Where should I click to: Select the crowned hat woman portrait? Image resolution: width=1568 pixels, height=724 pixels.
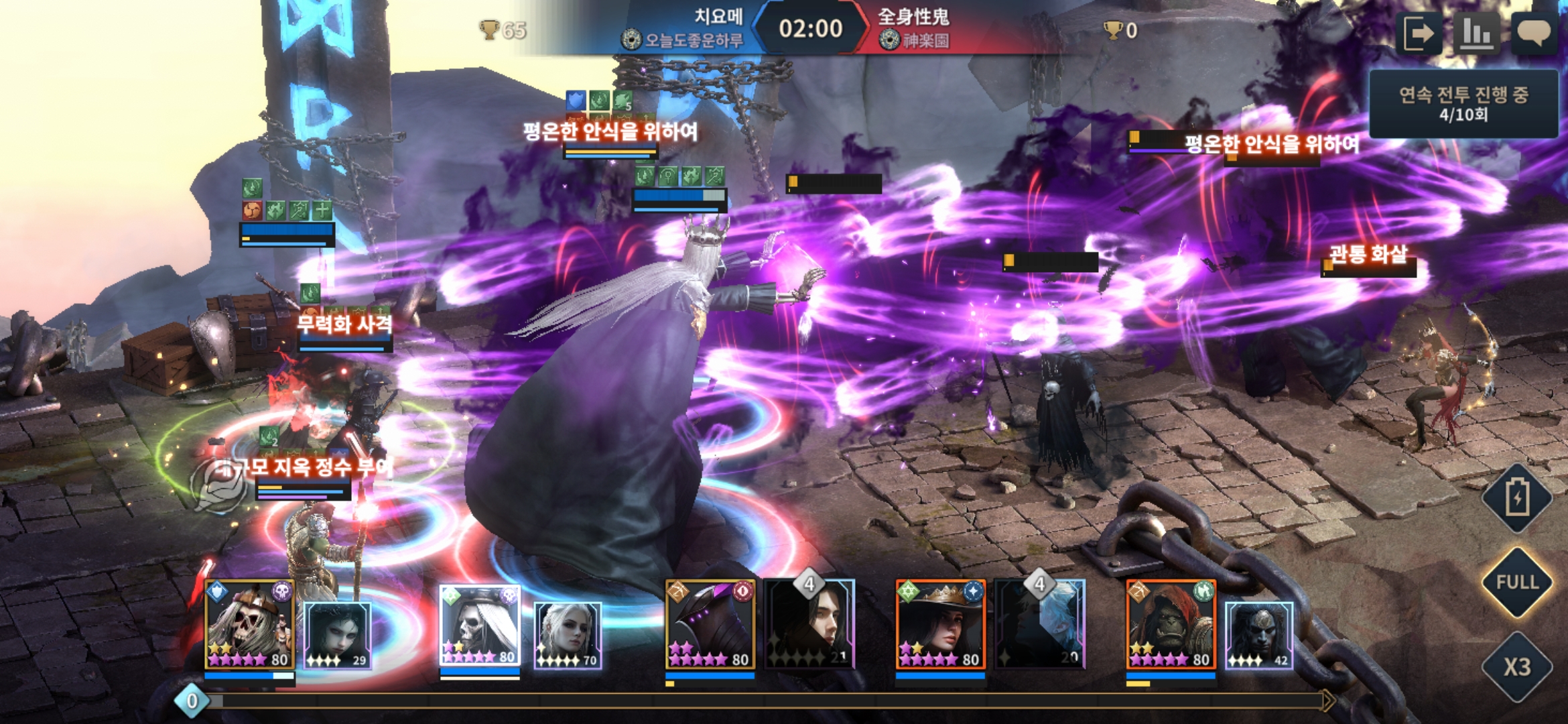(x=941, y=625)
